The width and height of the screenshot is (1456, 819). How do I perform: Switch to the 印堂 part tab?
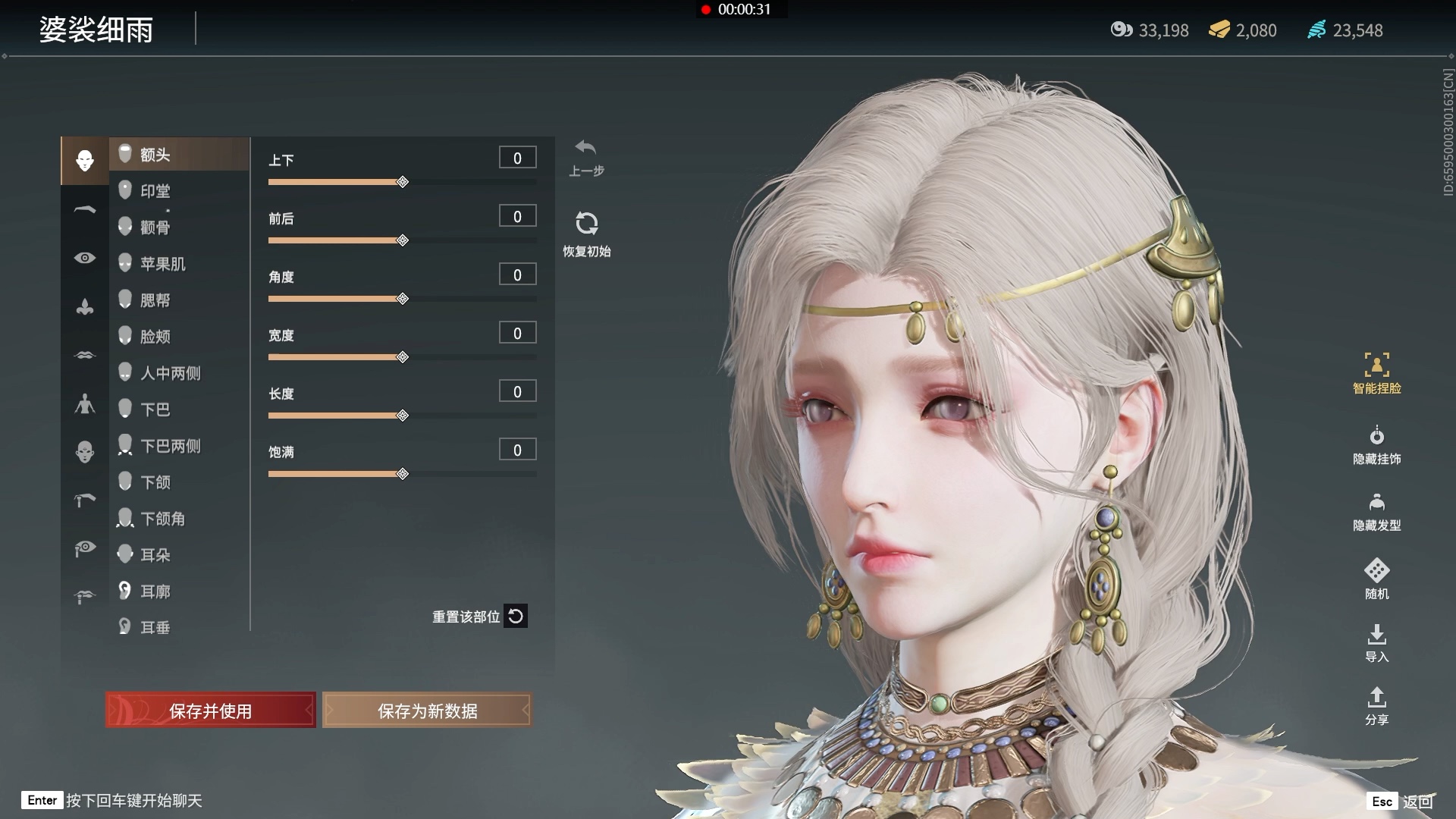point(155,190)
